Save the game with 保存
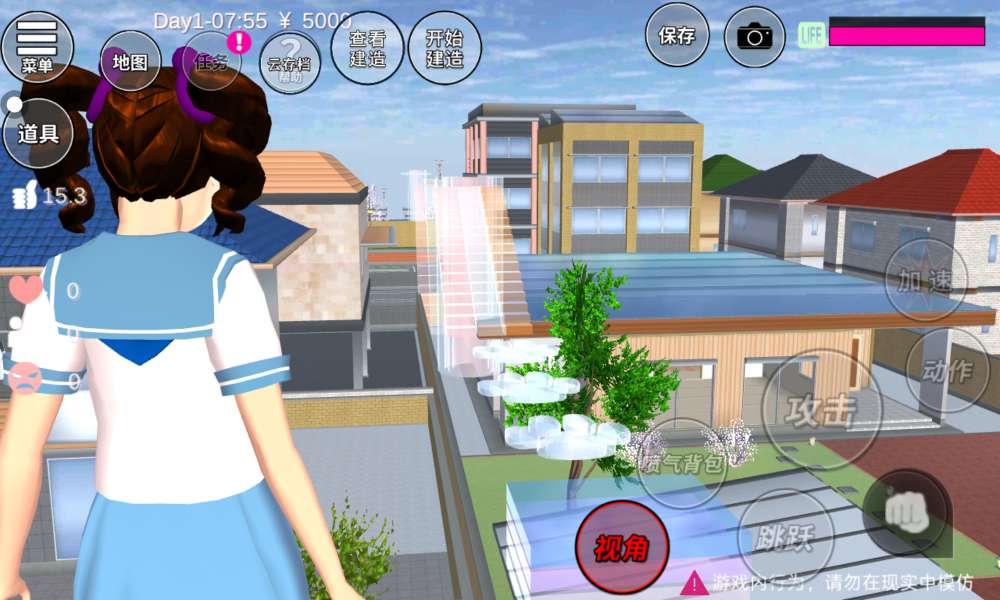The height and width of the screenshot is (600, 1000). [677, 36]
